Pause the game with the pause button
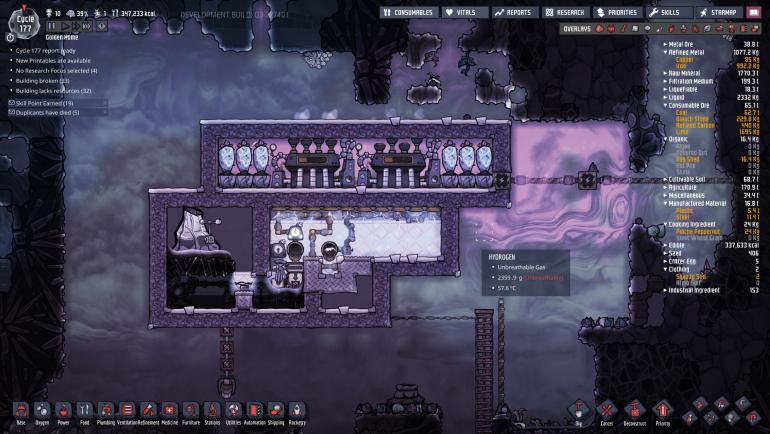Viewport: 770px width, 434px height. click(x=52, y=26)
